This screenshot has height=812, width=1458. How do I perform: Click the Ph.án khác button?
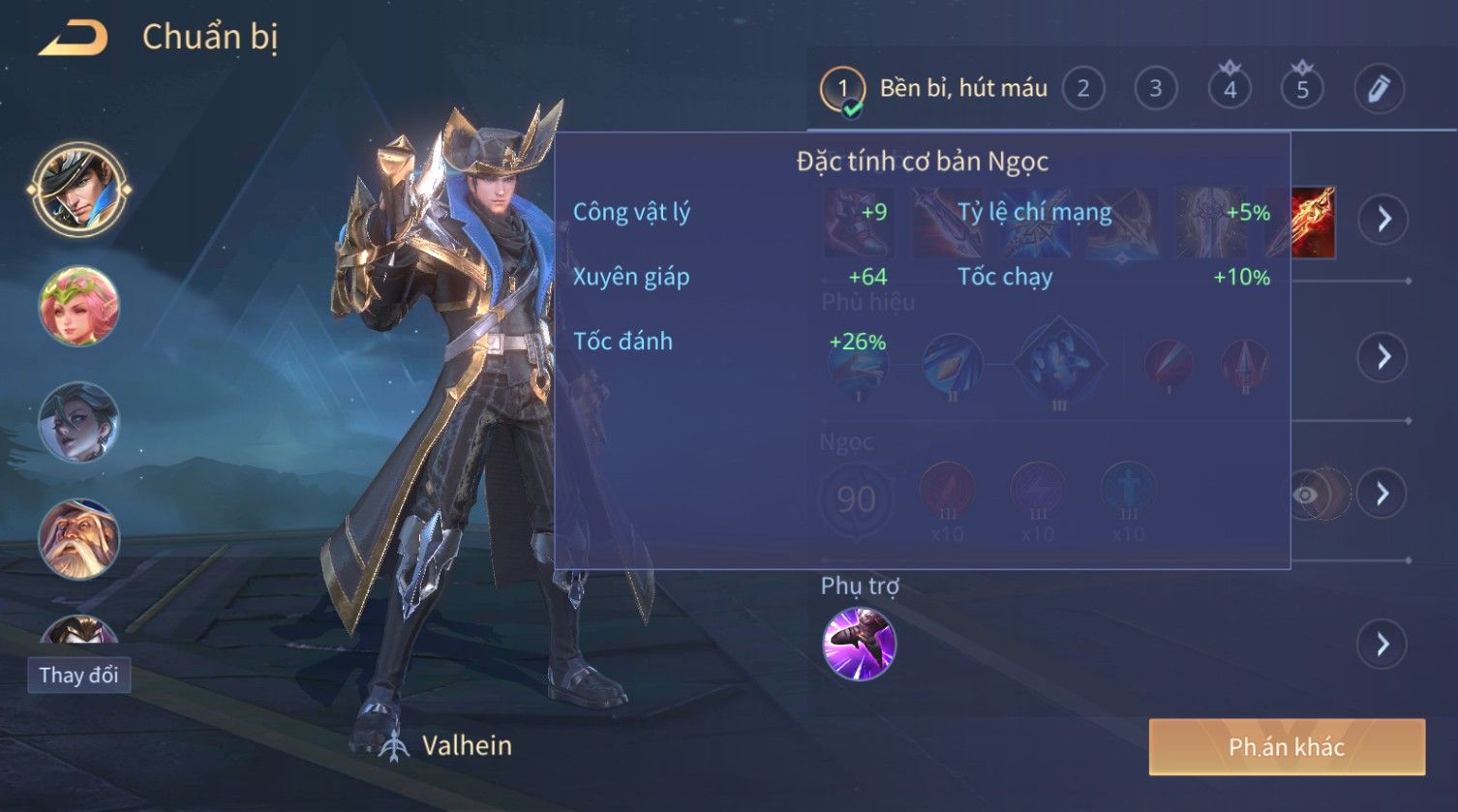[1287, 747]
